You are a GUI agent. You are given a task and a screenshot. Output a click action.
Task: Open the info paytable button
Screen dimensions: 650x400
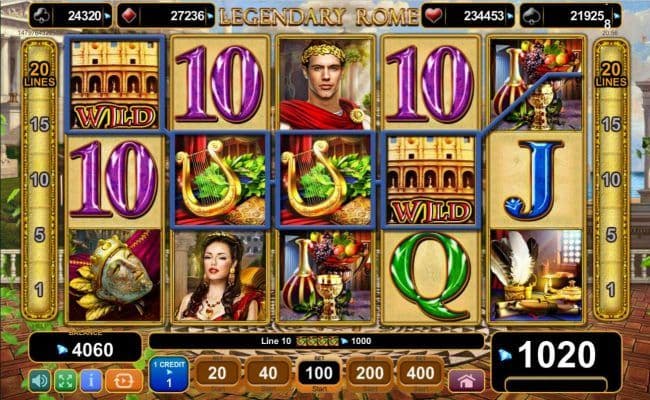coord(88,380)
